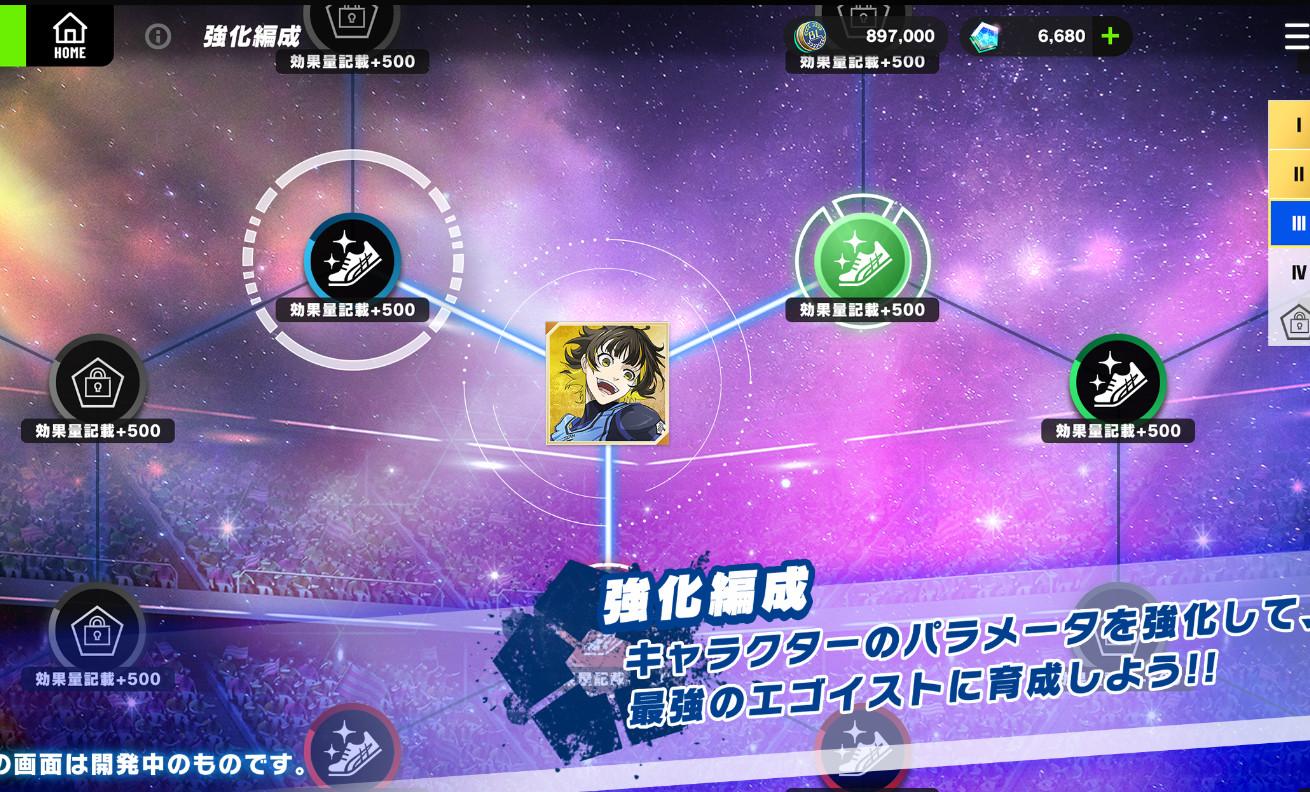Screen dimensions: 1310x792
Task: Select the green sneaker enhancement node
Action: pos(862,262)
